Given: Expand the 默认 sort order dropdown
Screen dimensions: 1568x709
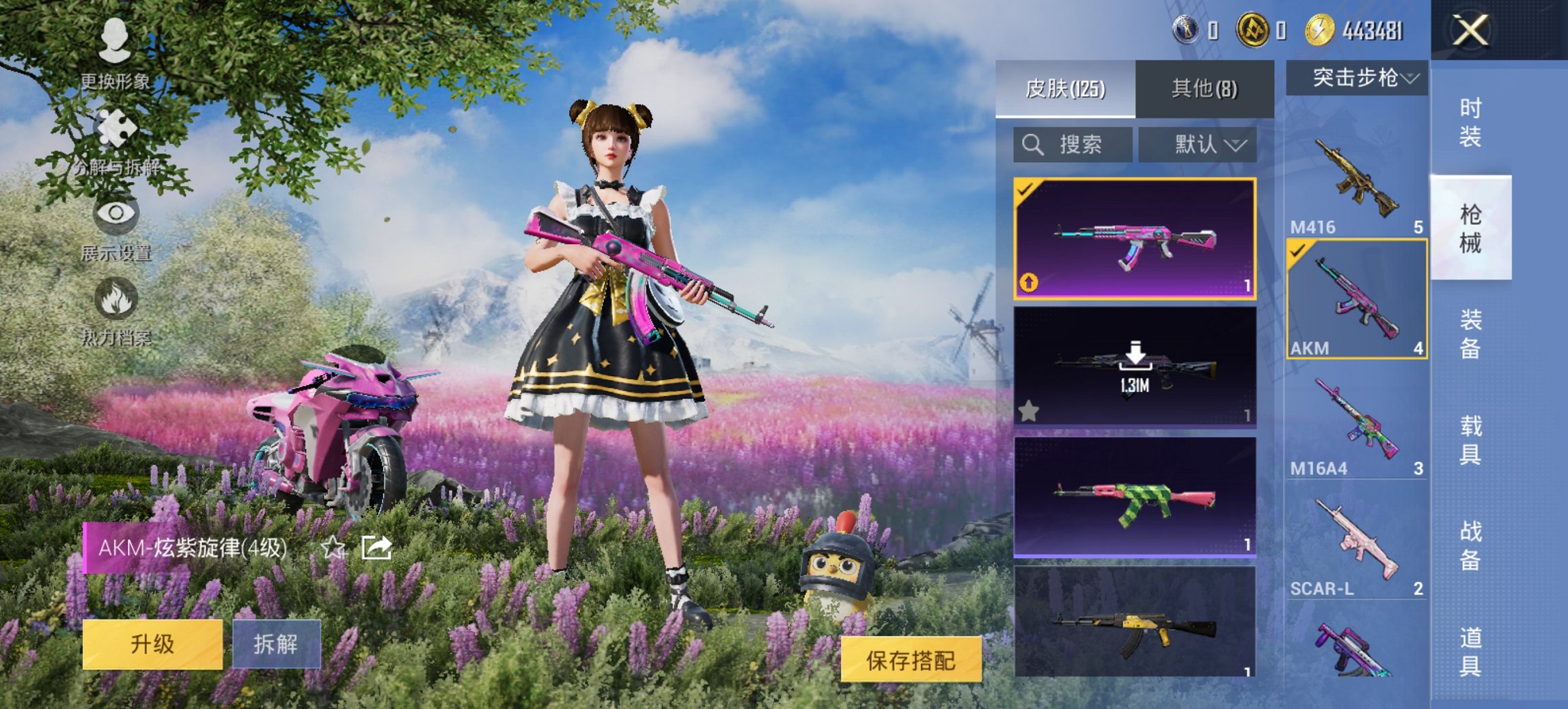Looking at the screenshot, I should (x=1197, y=145).
